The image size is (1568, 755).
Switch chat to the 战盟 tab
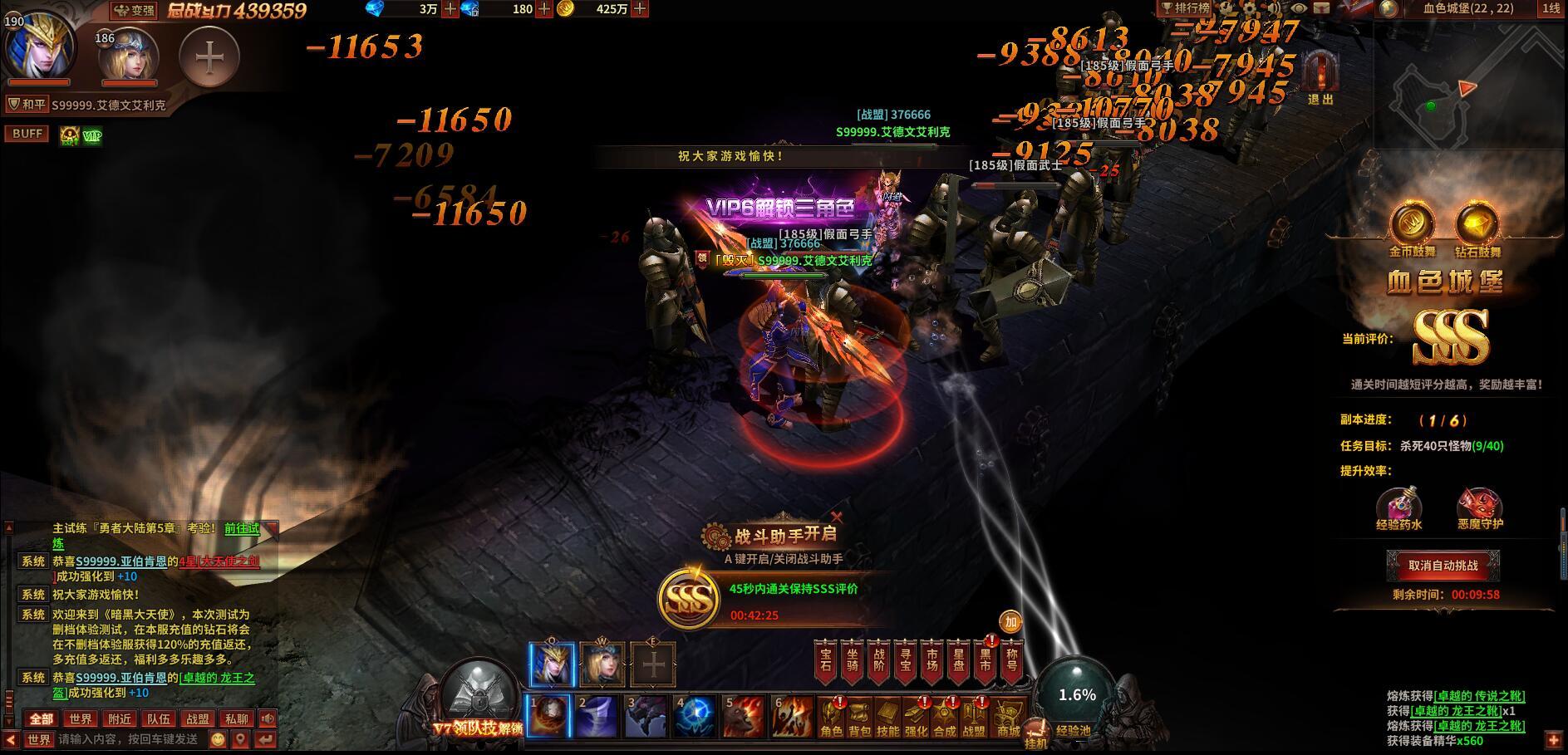(x=198, y=719)
